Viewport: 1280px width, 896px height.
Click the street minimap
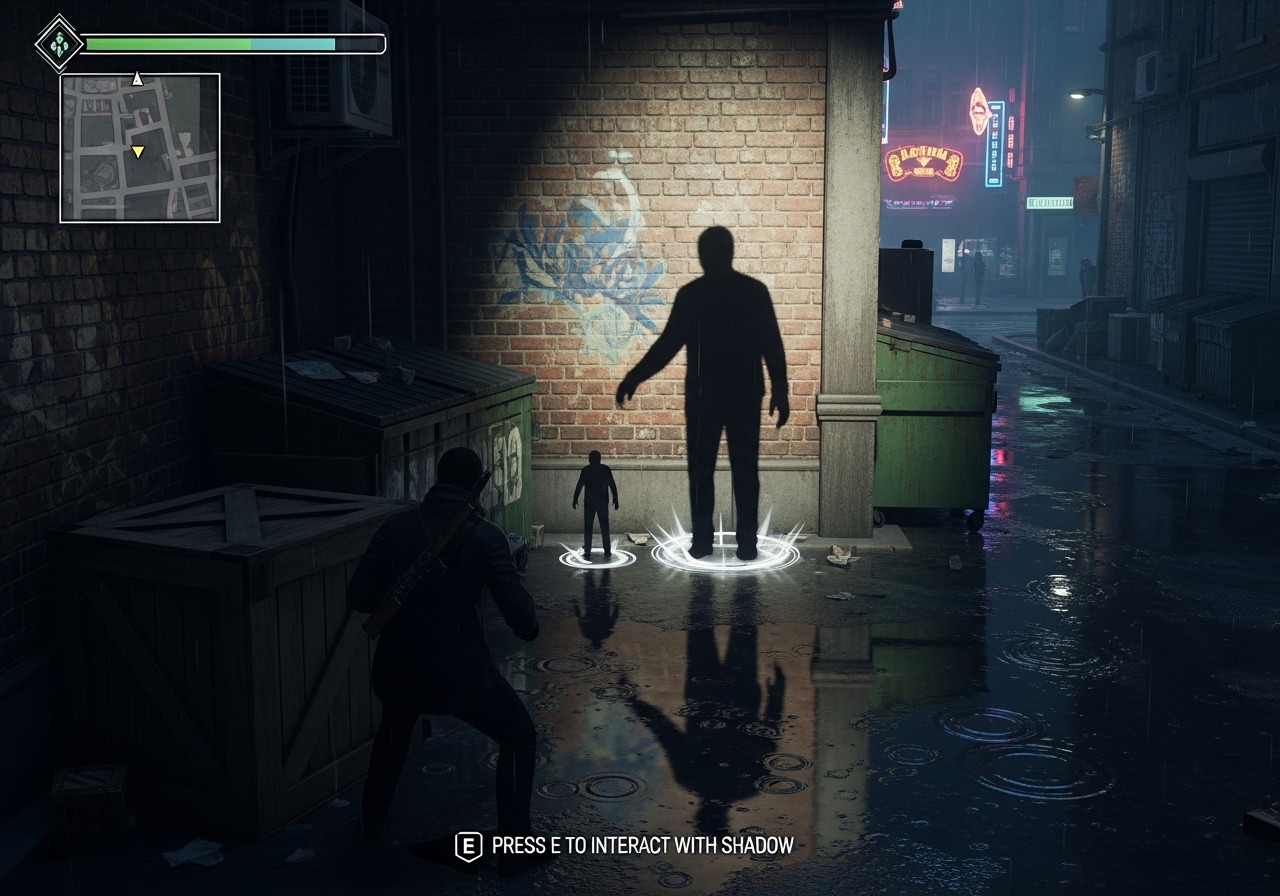[140, 148]
